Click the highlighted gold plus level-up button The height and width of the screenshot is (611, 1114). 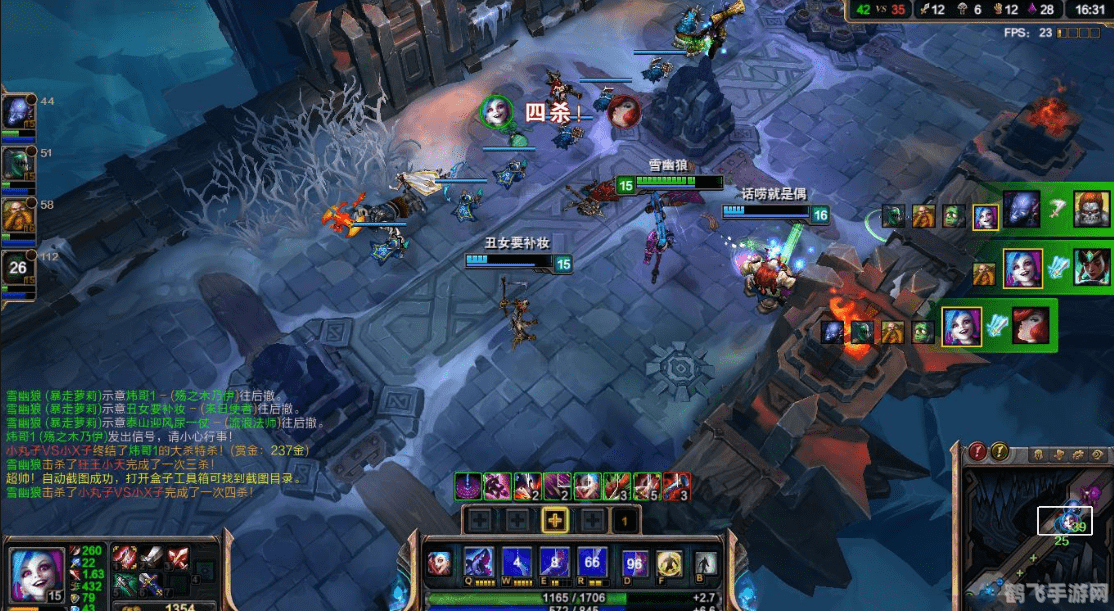[x=554, y=520]
